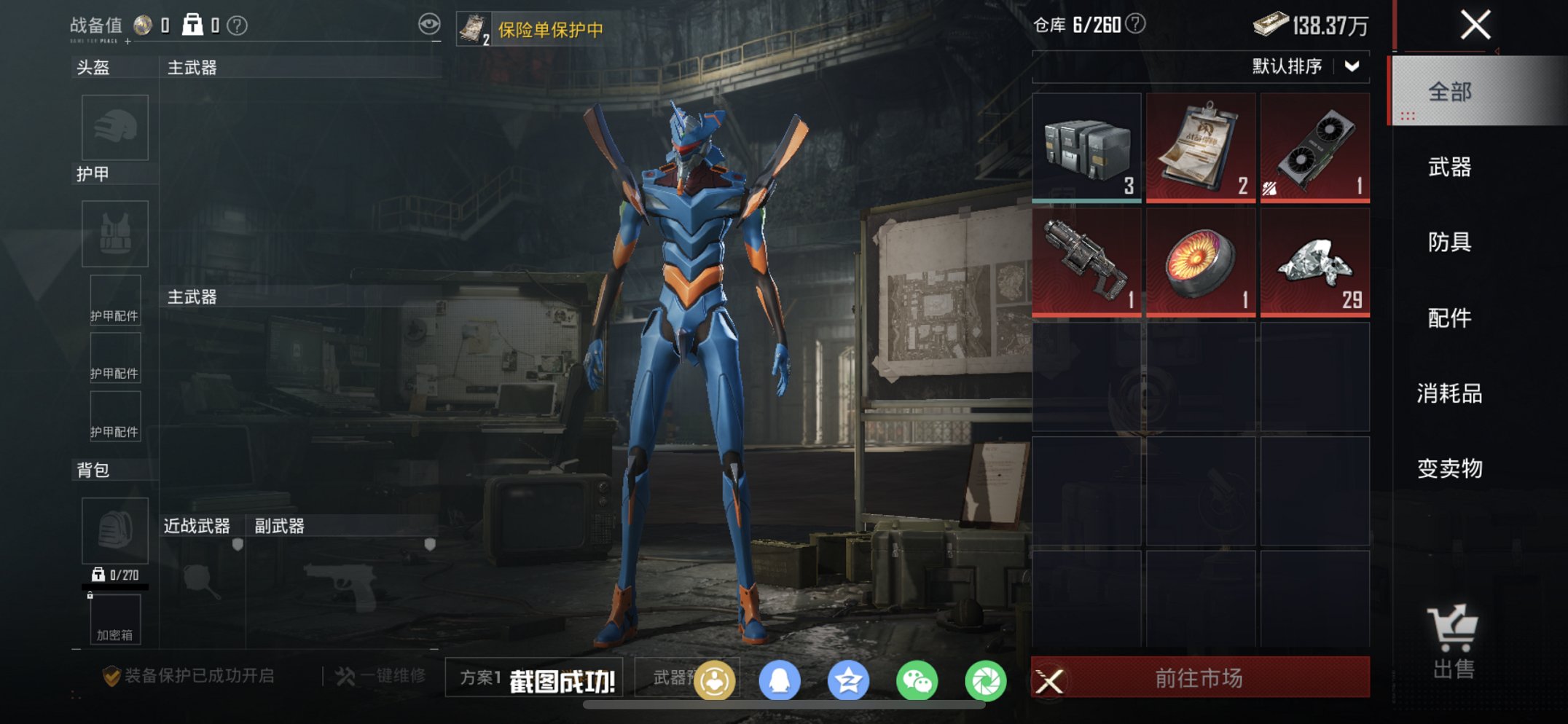Expand the 方案1 loadout plan selector
Screen dimensions: 1568x724
[481, 678]
